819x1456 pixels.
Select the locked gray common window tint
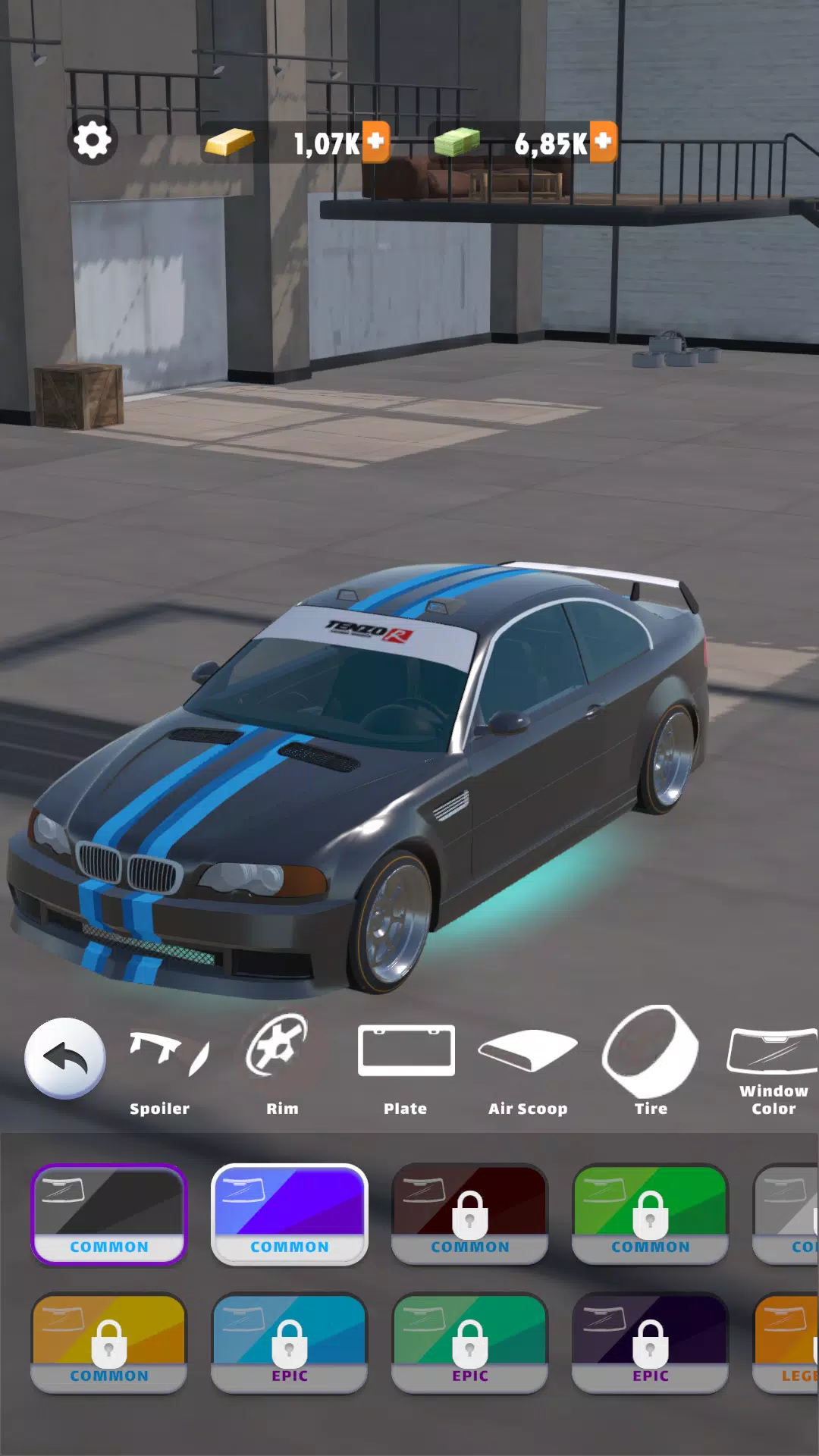tap(787, 1214)
